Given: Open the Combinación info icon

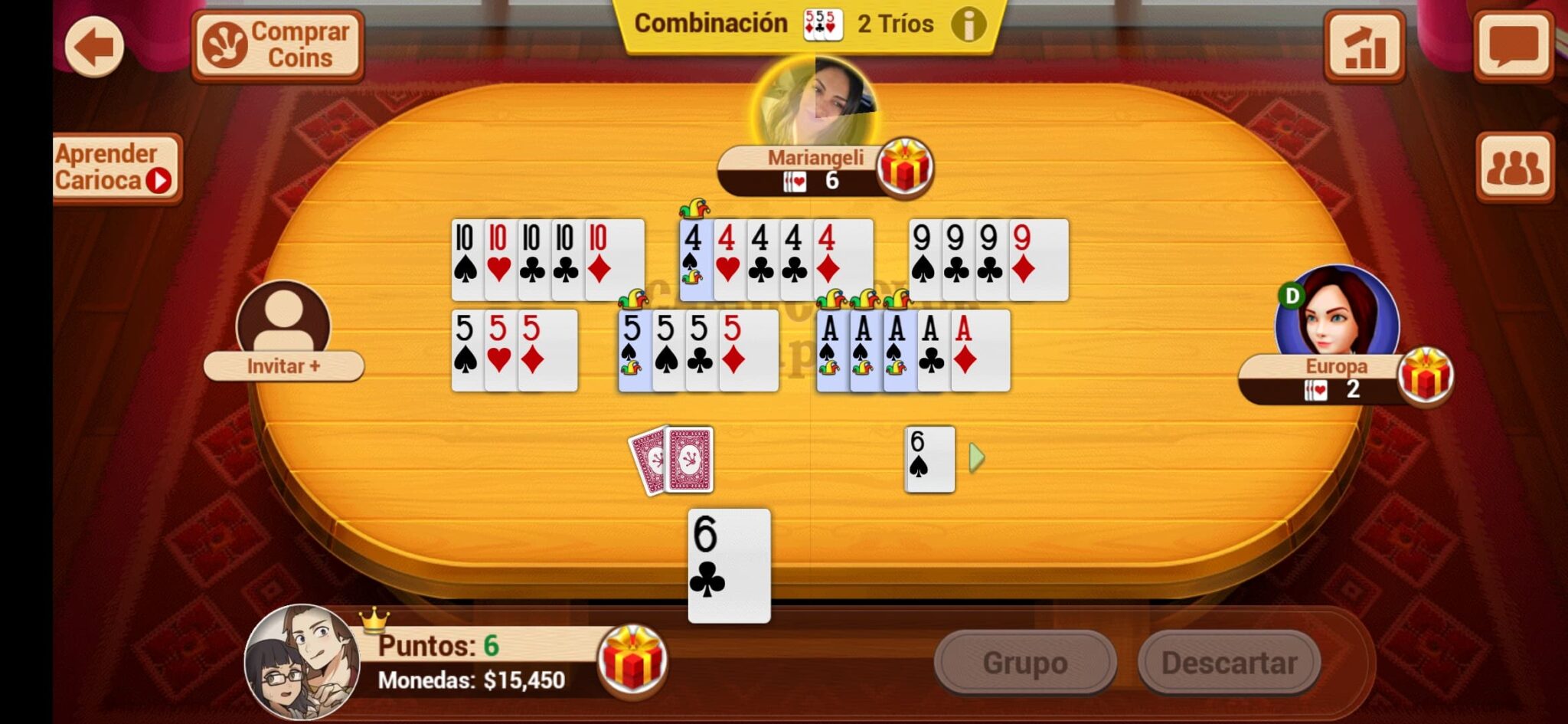Looking at the screenshot, I should (x=969, y=24).
